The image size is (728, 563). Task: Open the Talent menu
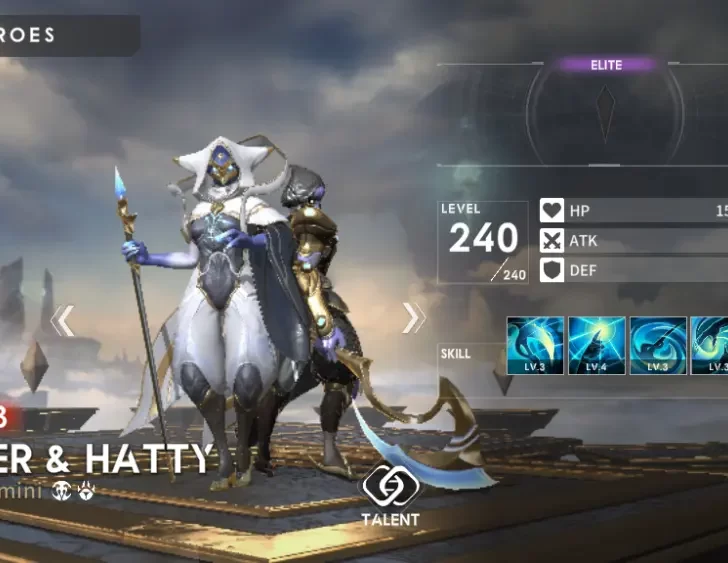(391, 495)
